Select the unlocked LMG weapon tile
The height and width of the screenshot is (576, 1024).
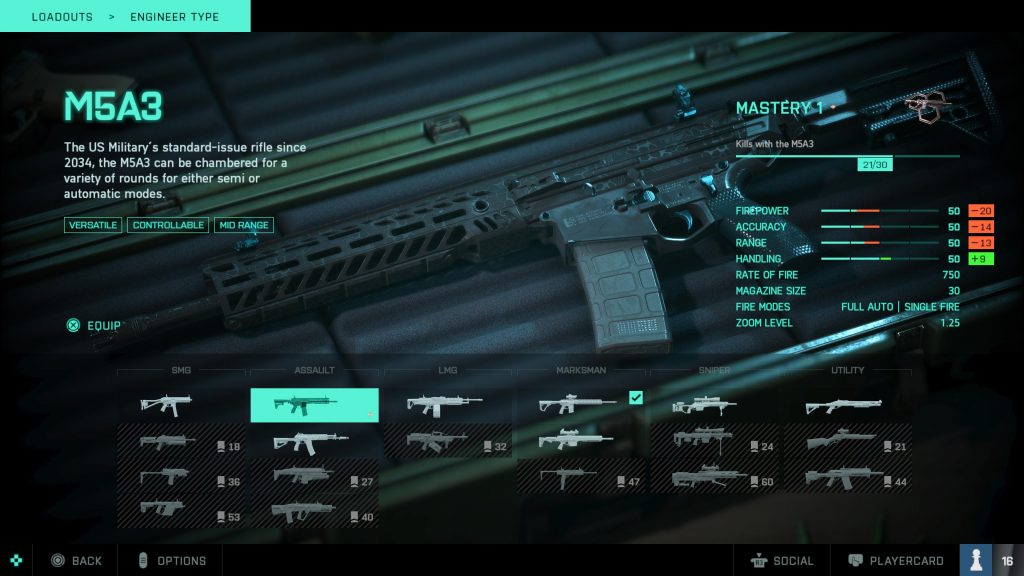click(x=447, y=405)
